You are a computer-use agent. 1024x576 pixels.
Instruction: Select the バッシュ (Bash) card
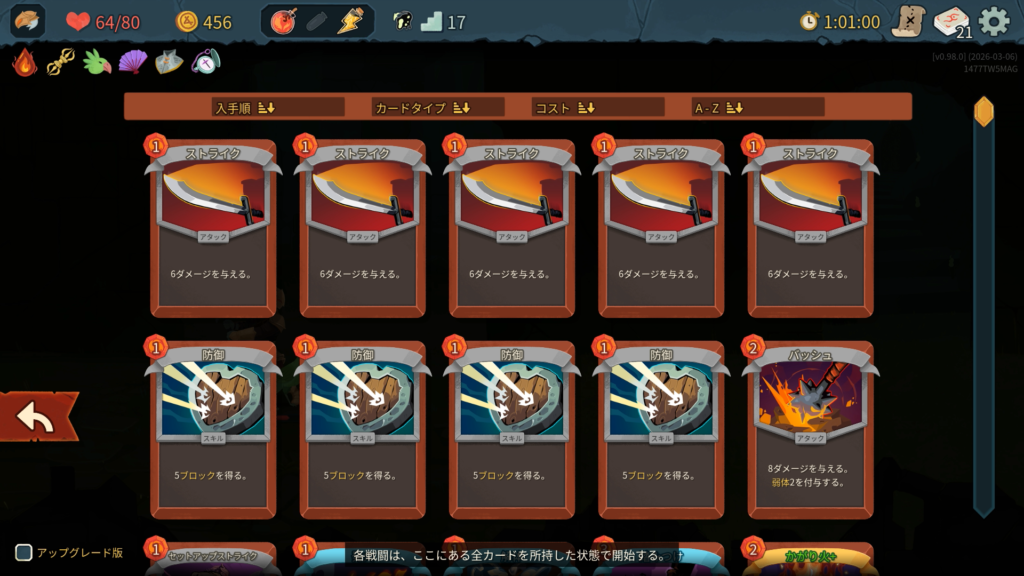point(810,429)
